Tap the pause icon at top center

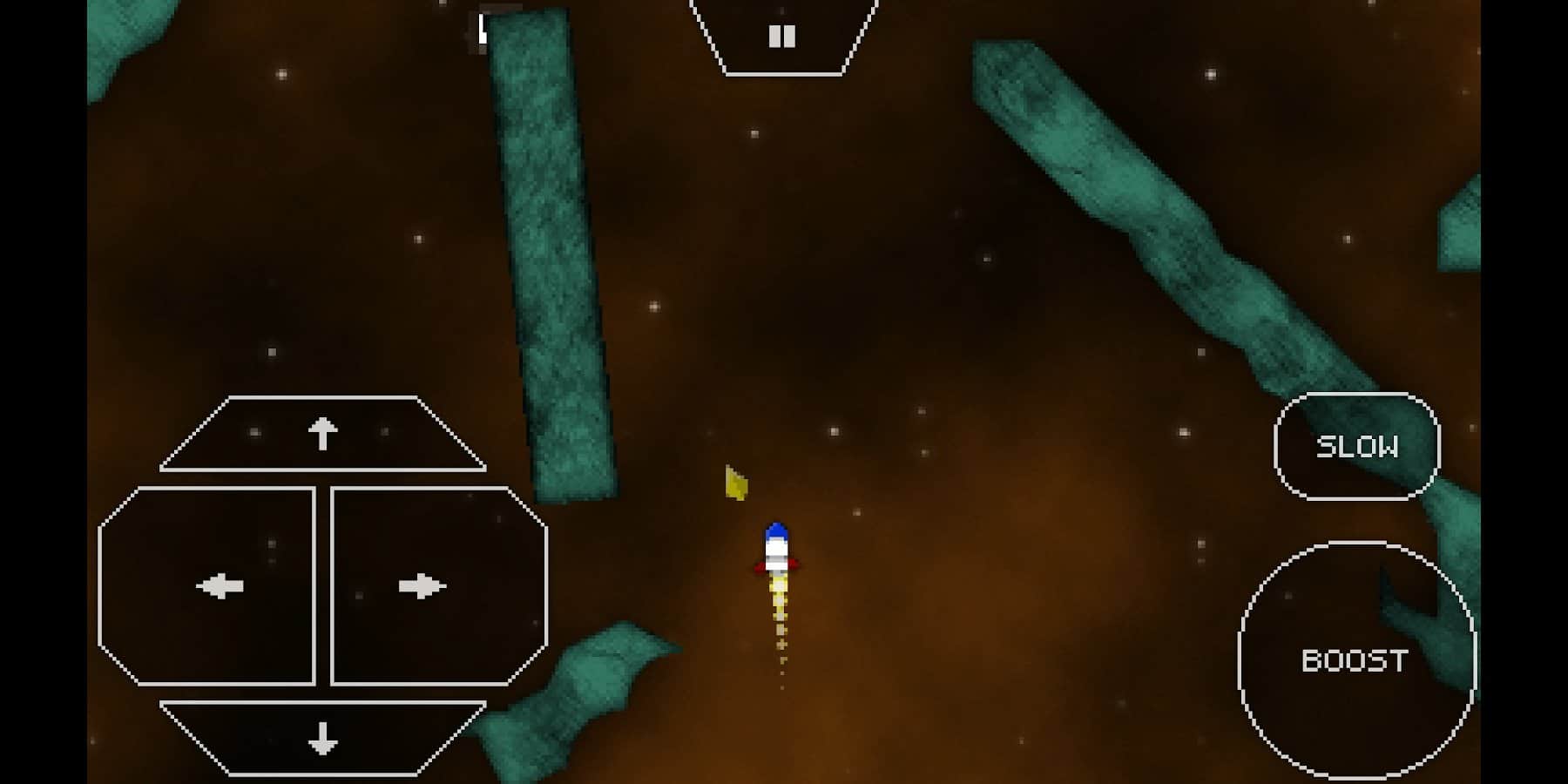781,35
